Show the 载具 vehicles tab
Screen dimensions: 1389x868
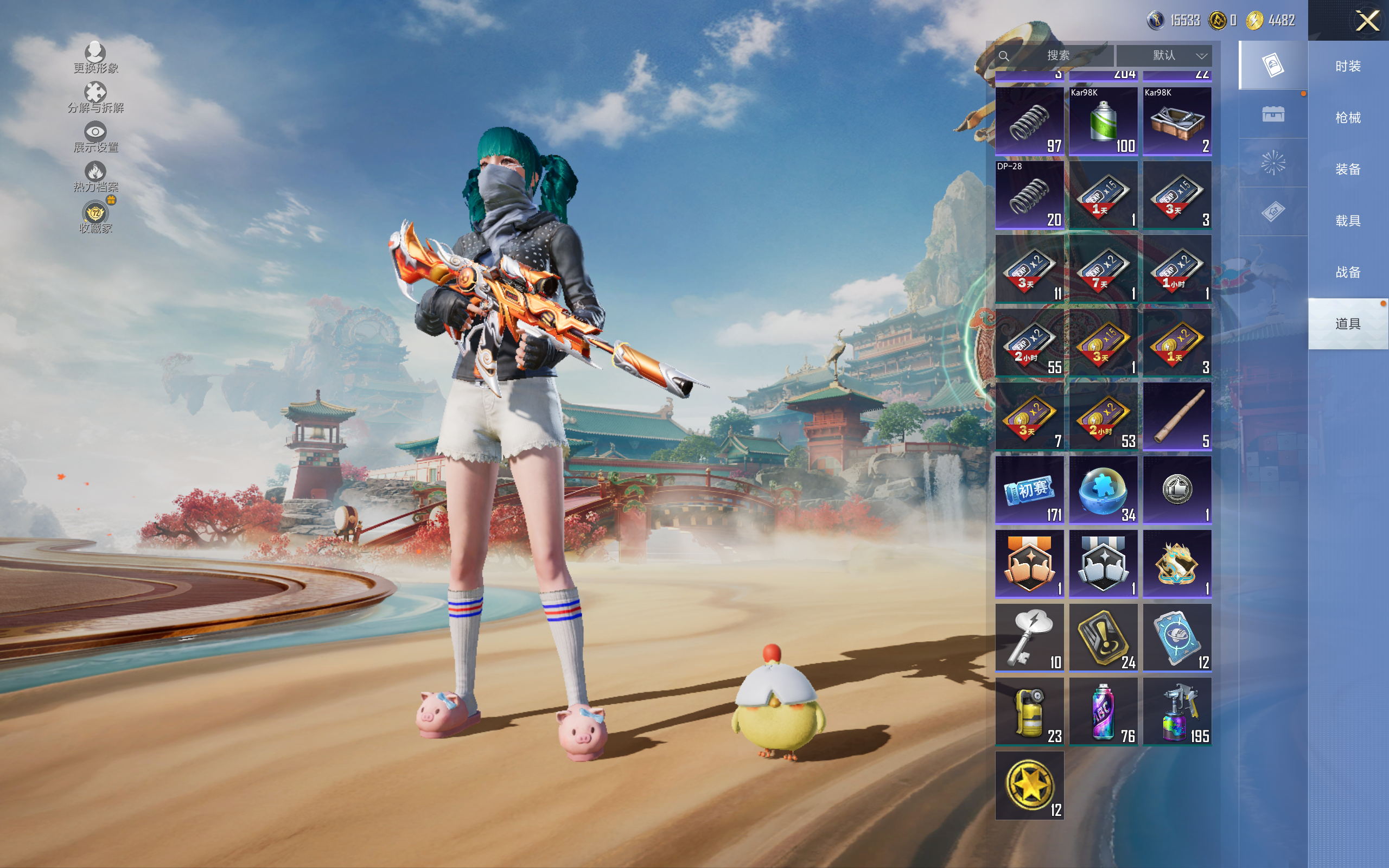1348,220
